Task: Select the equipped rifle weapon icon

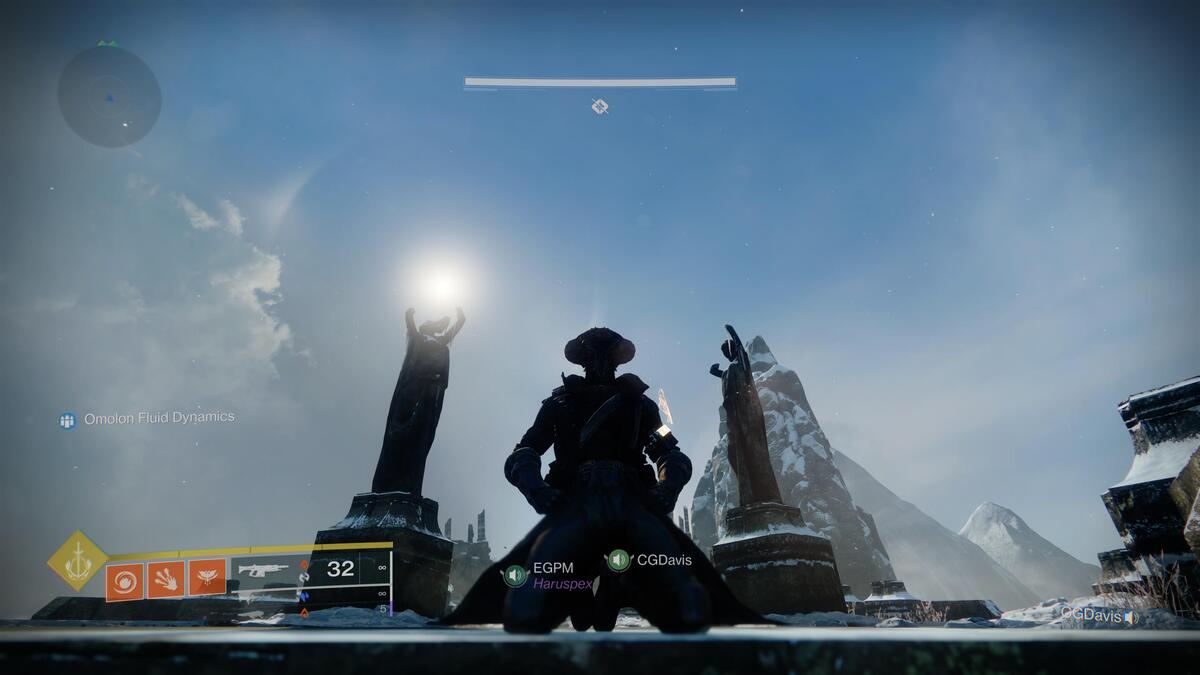Action: tap(264, 570)
